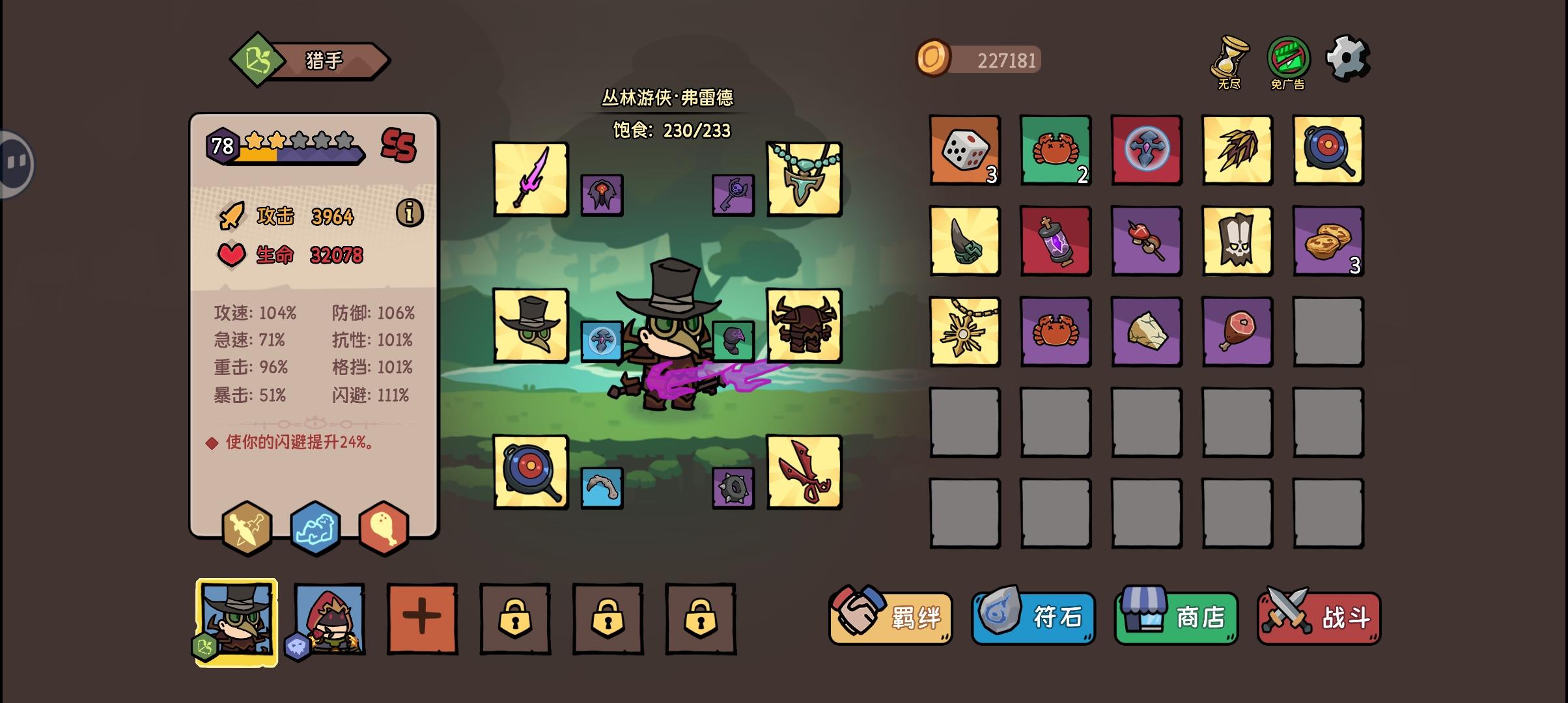Open the 羁绊 bonds panel
Viewport: 1568px width, 703px height.
(889, 617)
